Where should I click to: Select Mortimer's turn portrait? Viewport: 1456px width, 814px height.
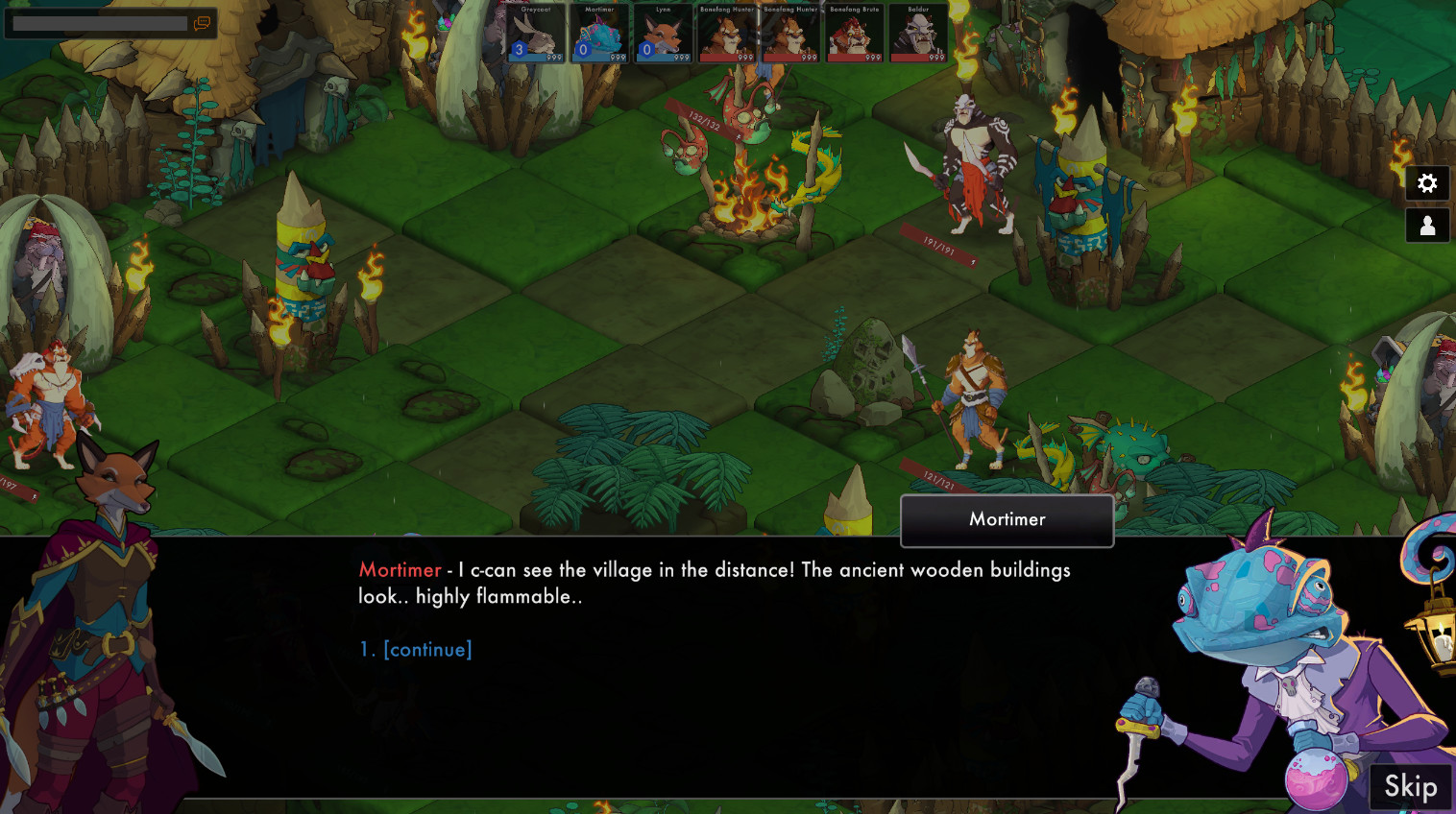(x=599, y=34)
